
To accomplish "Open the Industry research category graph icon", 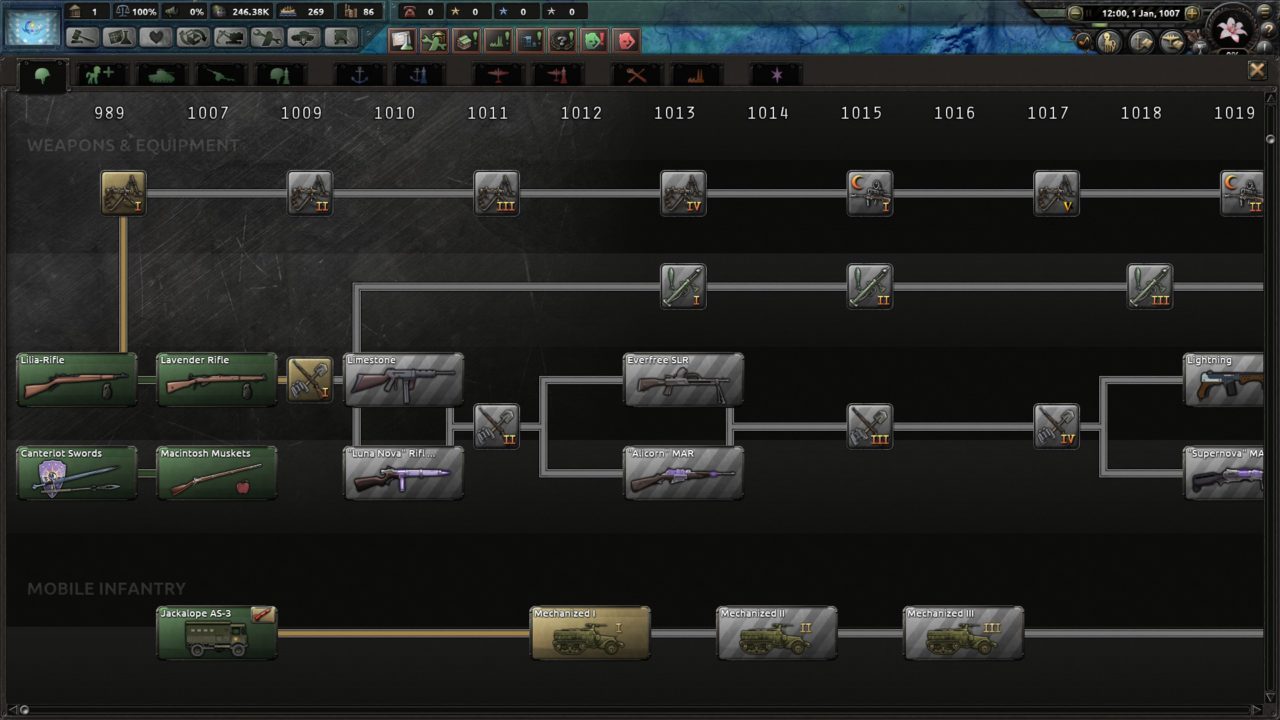I will 697,74.
